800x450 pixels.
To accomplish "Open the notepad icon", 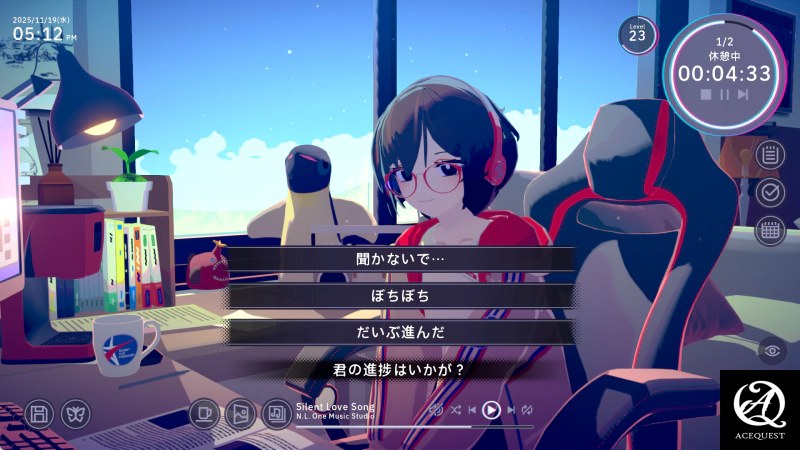I will pyautogui.click(x=770, y=155).
